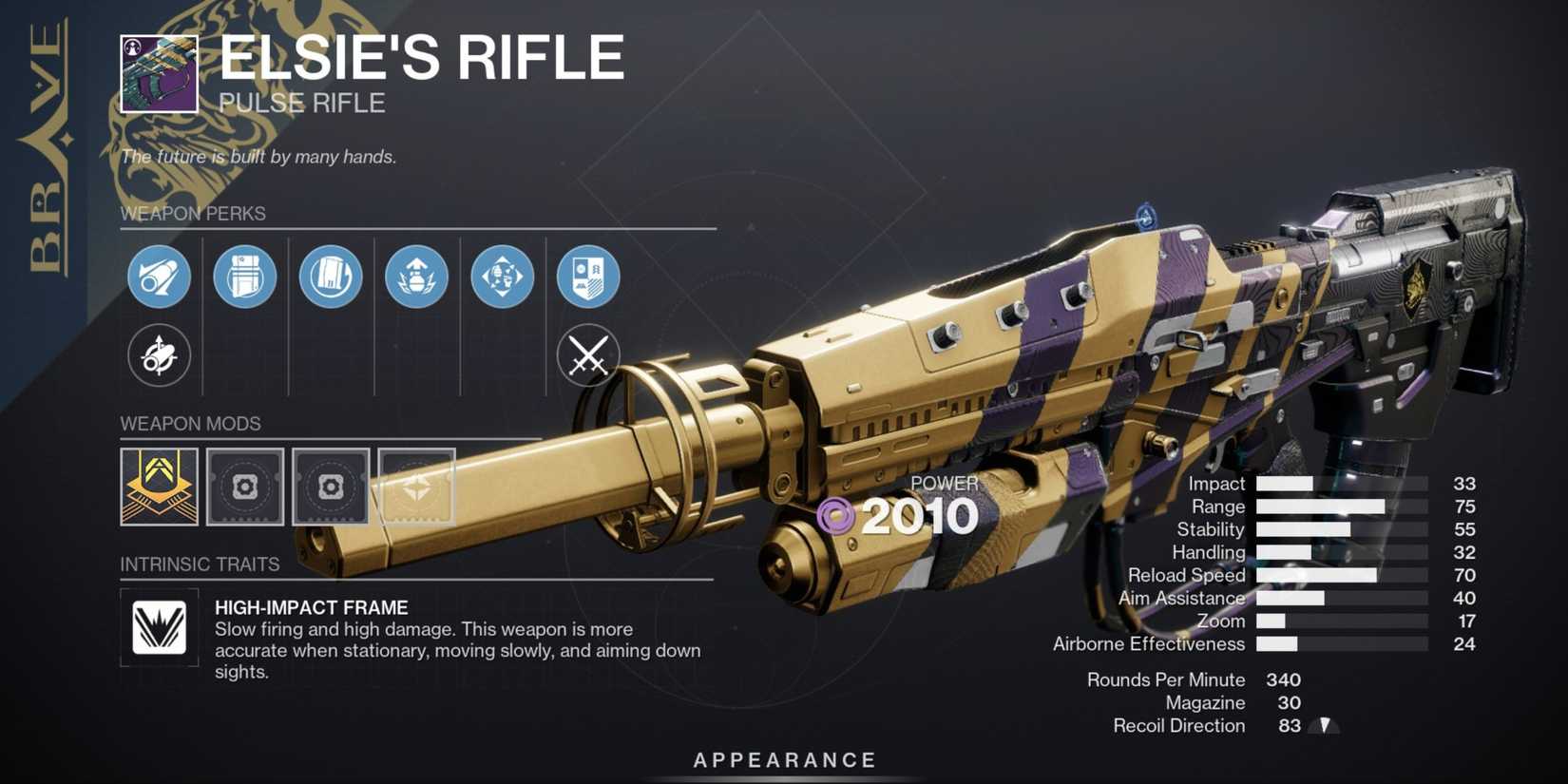
Task: Toggle the unselected barrel perk below the first column
Action: (x=160, y=356)
